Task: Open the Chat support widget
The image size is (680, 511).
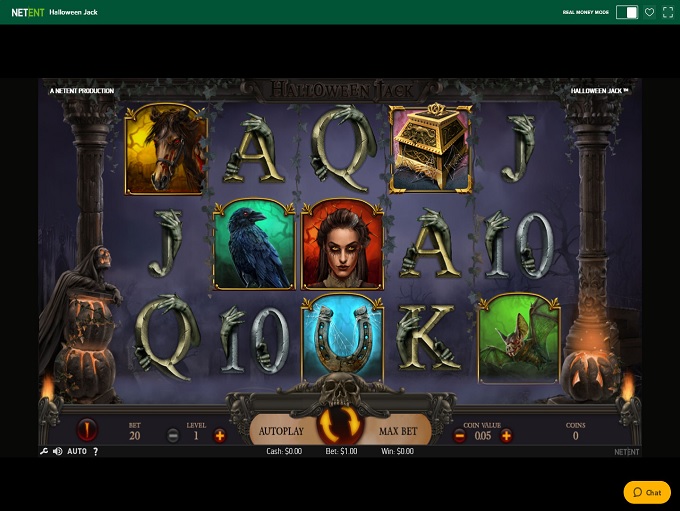Action: point(647,492)
